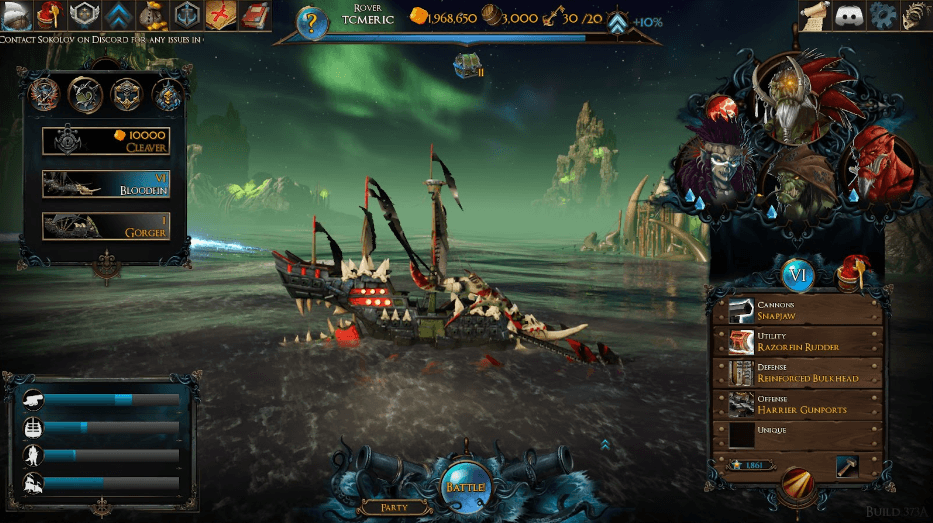Open the settings gear menu
The image size is (933, 523).
pos(882,15)
